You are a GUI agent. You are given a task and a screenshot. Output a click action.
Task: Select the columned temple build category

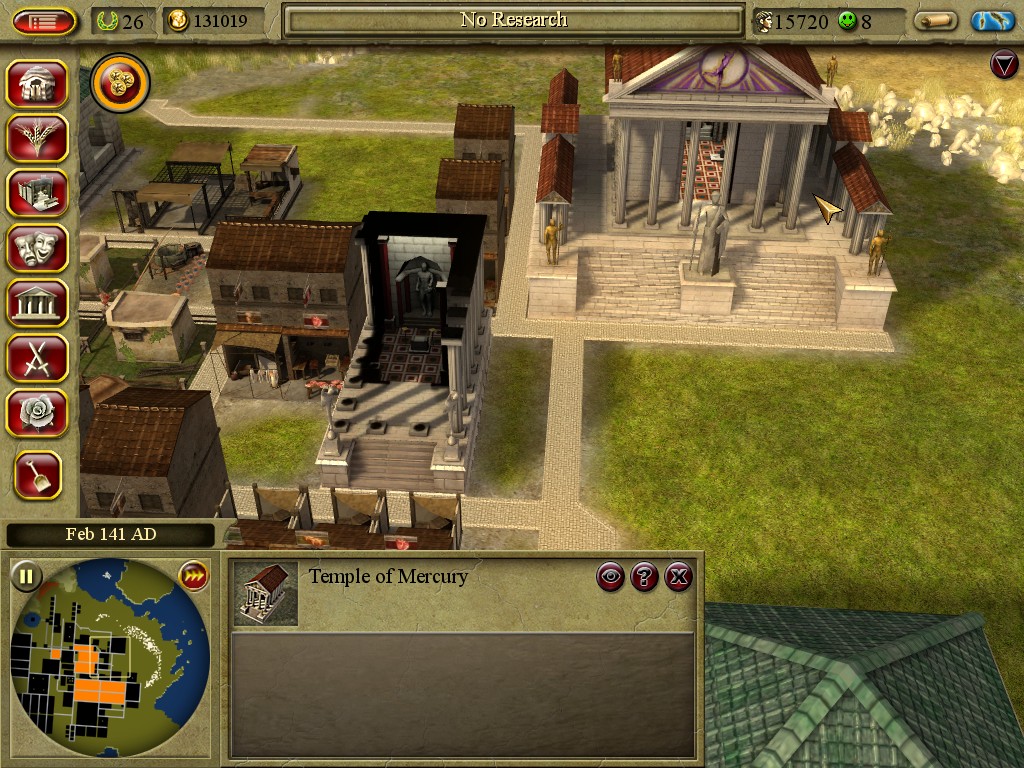pyautogui.click(x=37, y=303)
